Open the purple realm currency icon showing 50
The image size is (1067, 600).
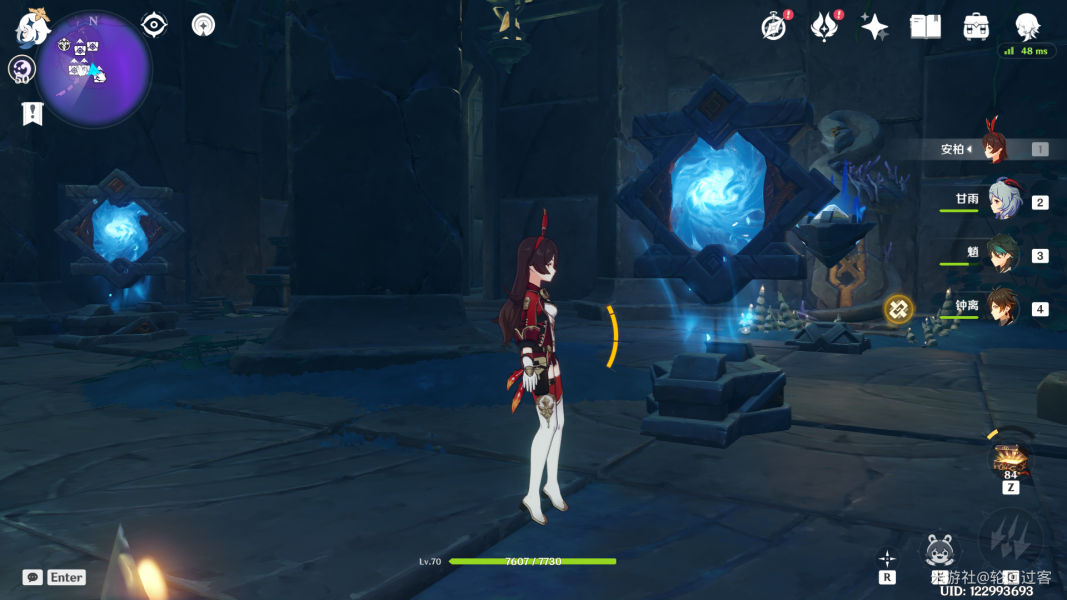point(22,69)
